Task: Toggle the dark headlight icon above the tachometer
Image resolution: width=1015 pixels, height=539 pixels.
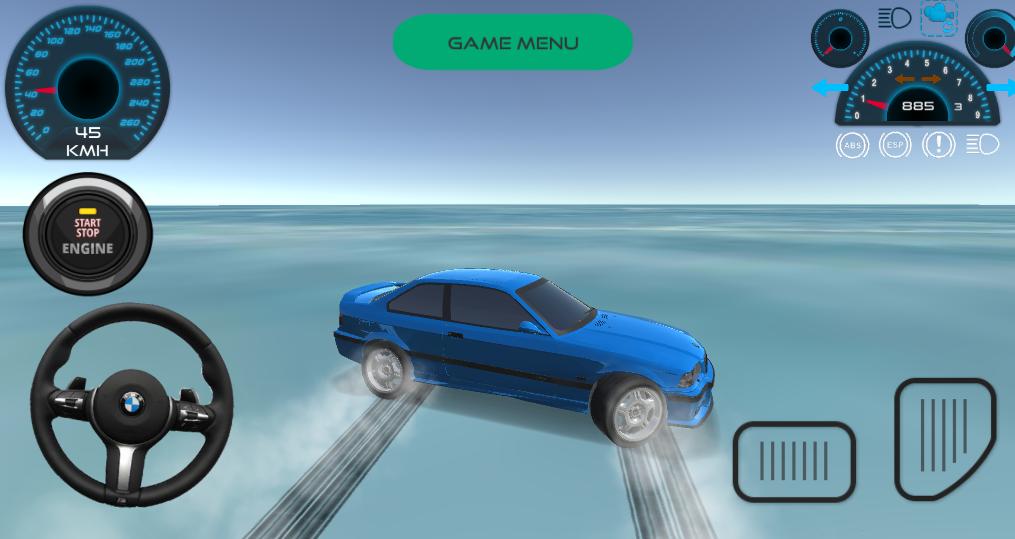Action: pyautogui.click(x=894, y=18)
